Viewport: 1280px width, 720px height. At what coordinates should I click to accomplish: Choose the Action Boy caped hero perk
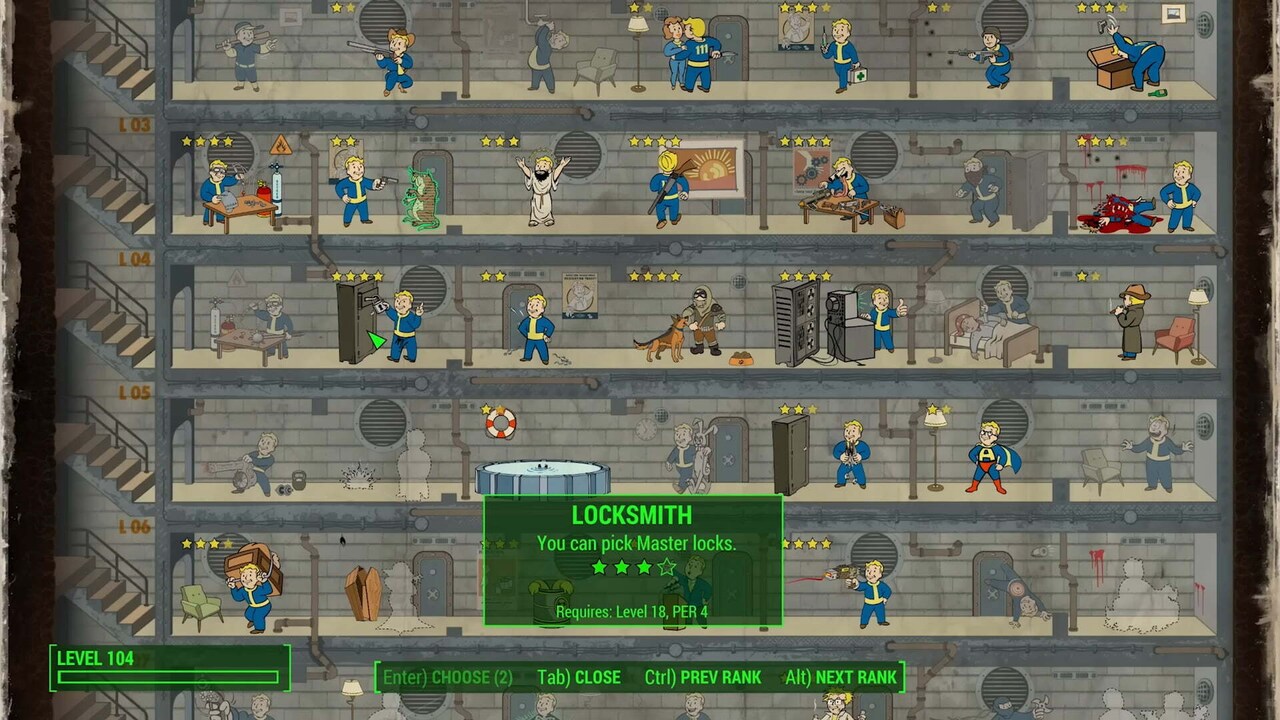pyautogui.click(x=988, y=457)
